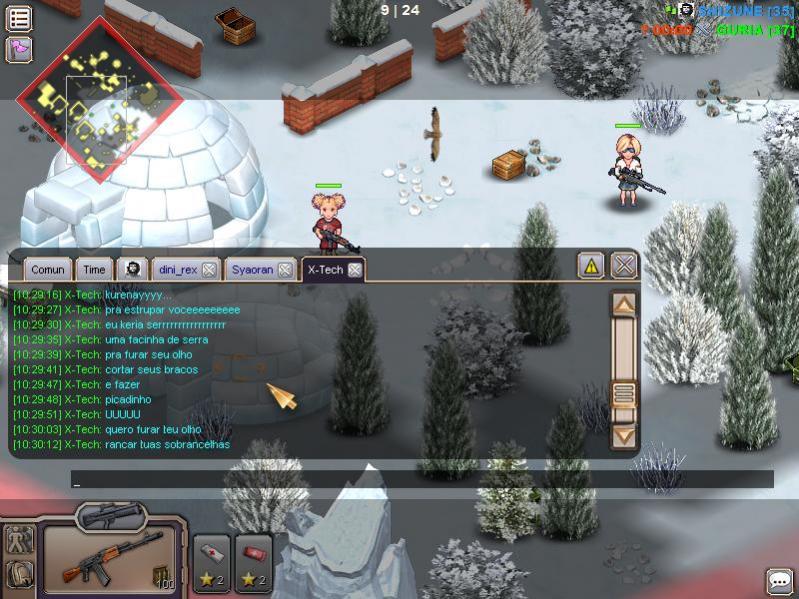This screenshot has width=799, height=599.
Task: Switch to the Comun chat tab
Action: coord(47,270)
